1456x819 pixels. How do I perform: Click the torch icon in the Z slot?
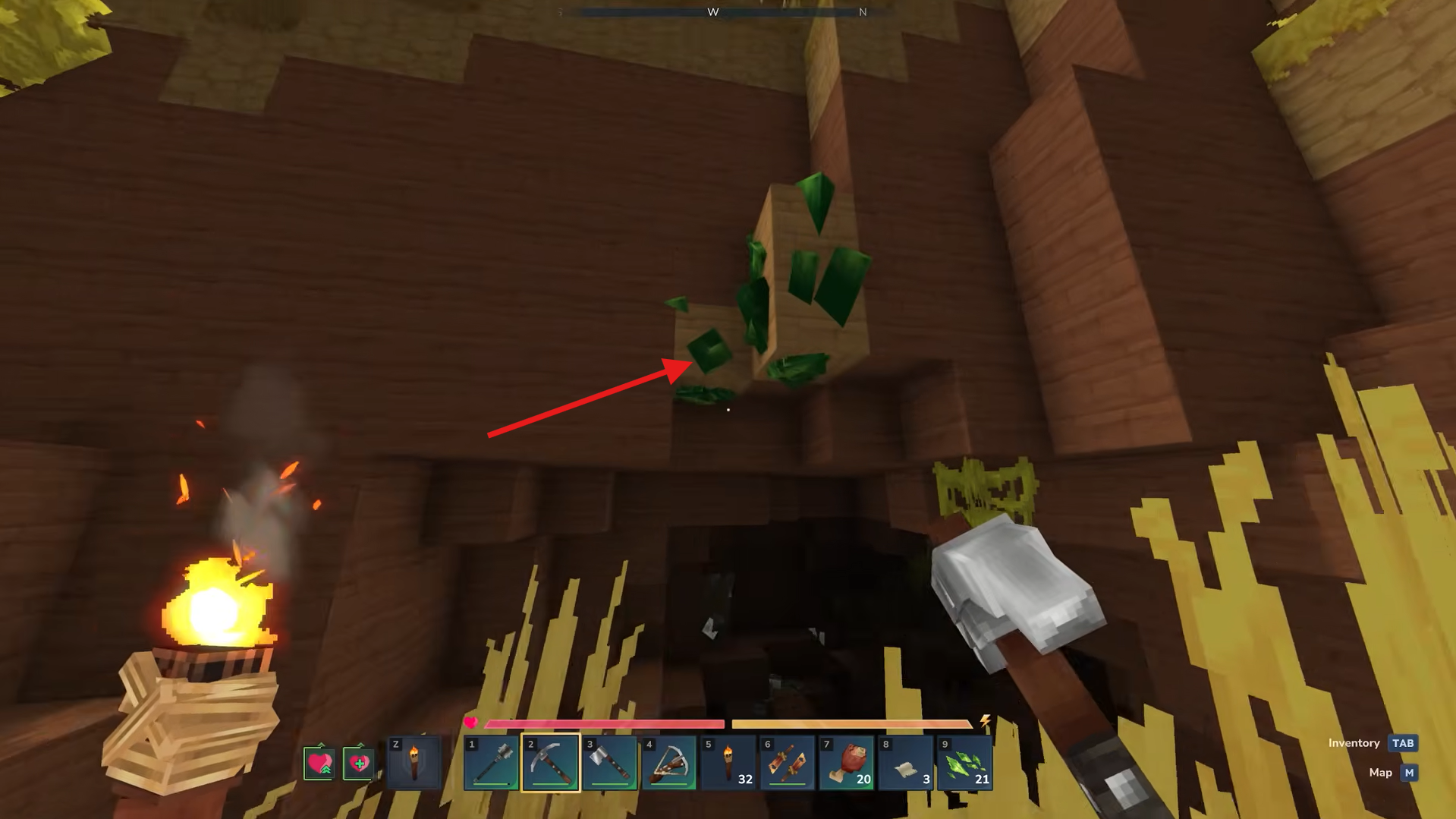[x=414, y=763]
